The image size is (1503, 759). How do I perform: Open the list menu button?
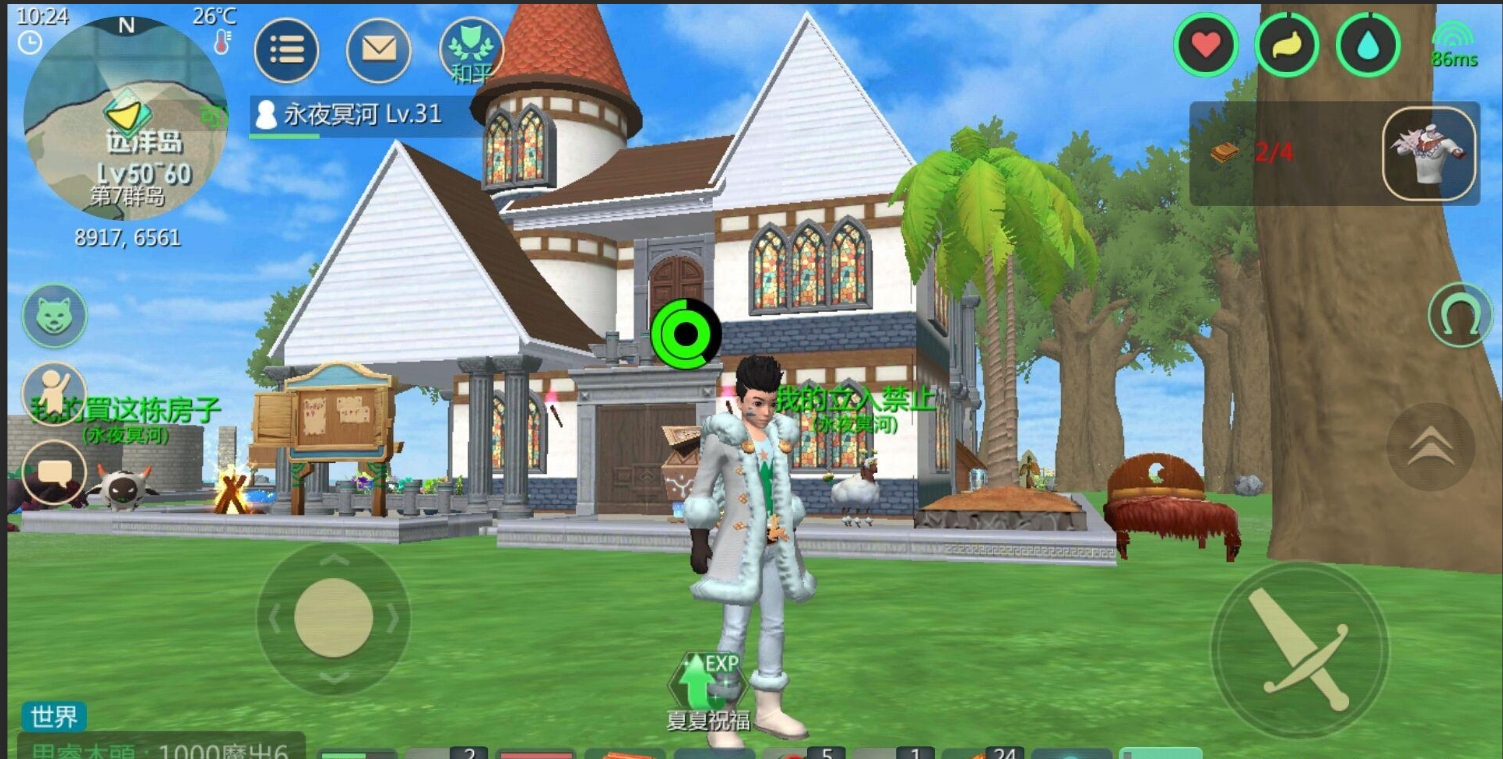point(287,50)
